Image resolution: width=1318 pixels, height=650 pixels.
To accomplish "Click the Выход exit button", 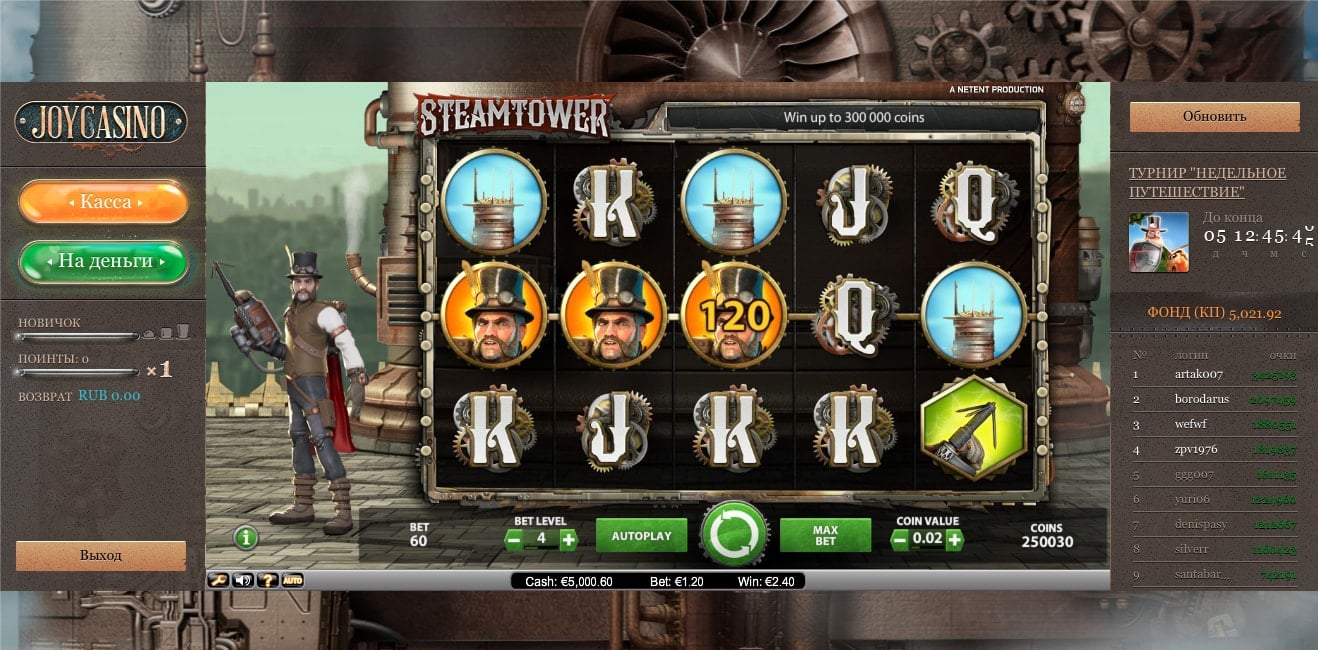I will point(101,555).
